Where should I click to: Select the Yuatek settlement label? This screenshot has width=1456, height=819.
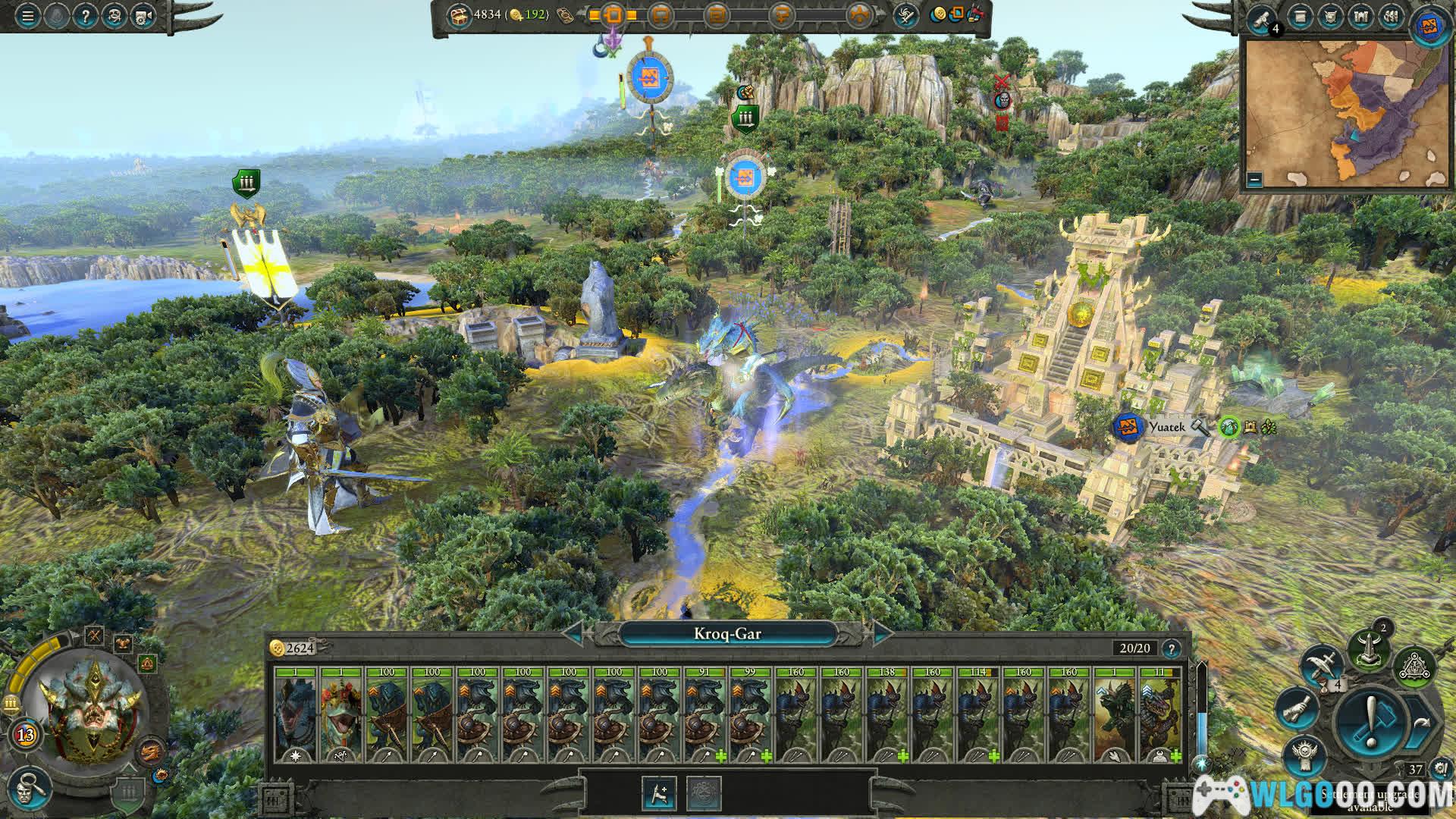pos(1166,428)
